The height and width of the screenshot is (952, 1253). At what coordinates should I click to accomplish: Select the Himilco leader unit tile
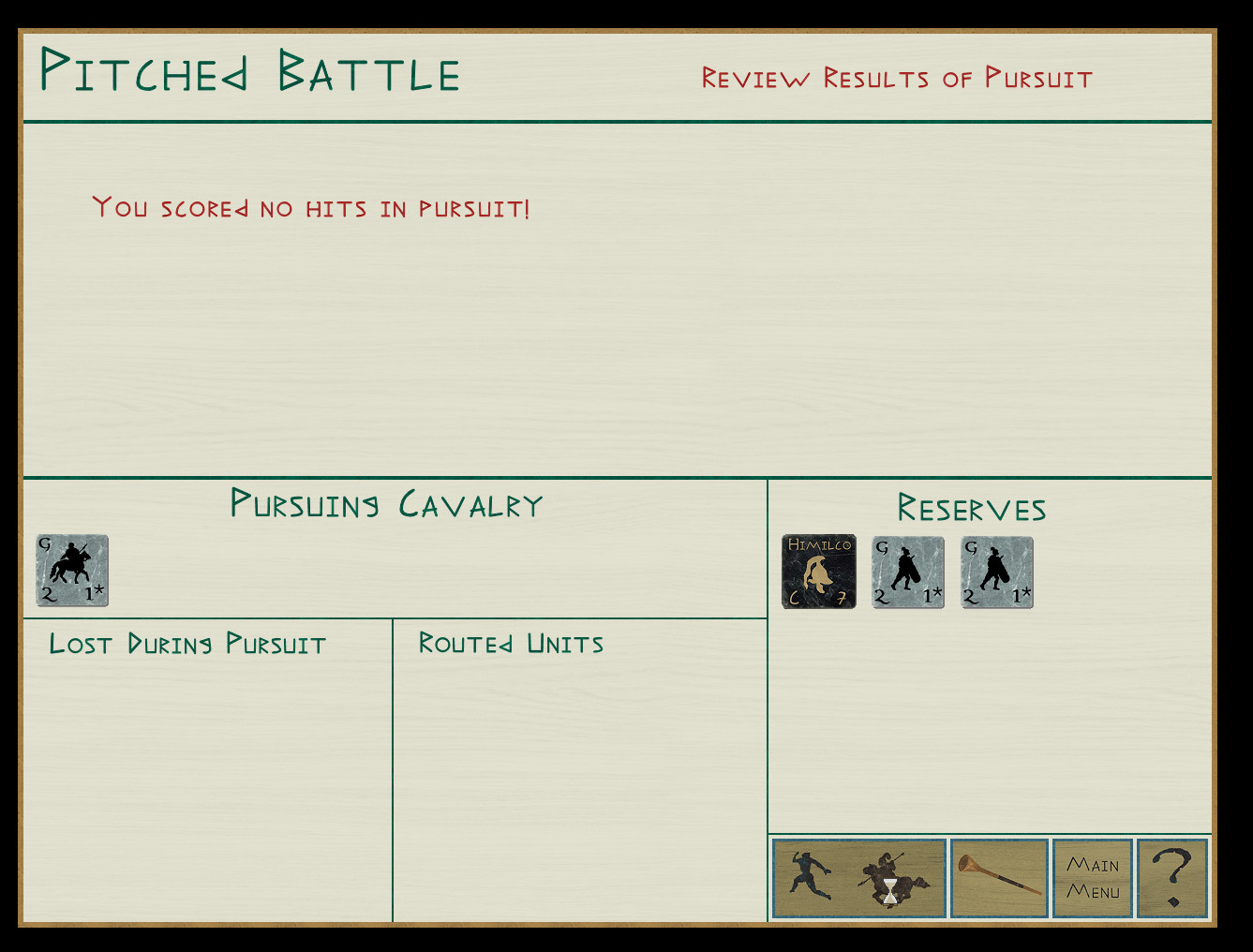pyautogui.click(x=819, y=572)
